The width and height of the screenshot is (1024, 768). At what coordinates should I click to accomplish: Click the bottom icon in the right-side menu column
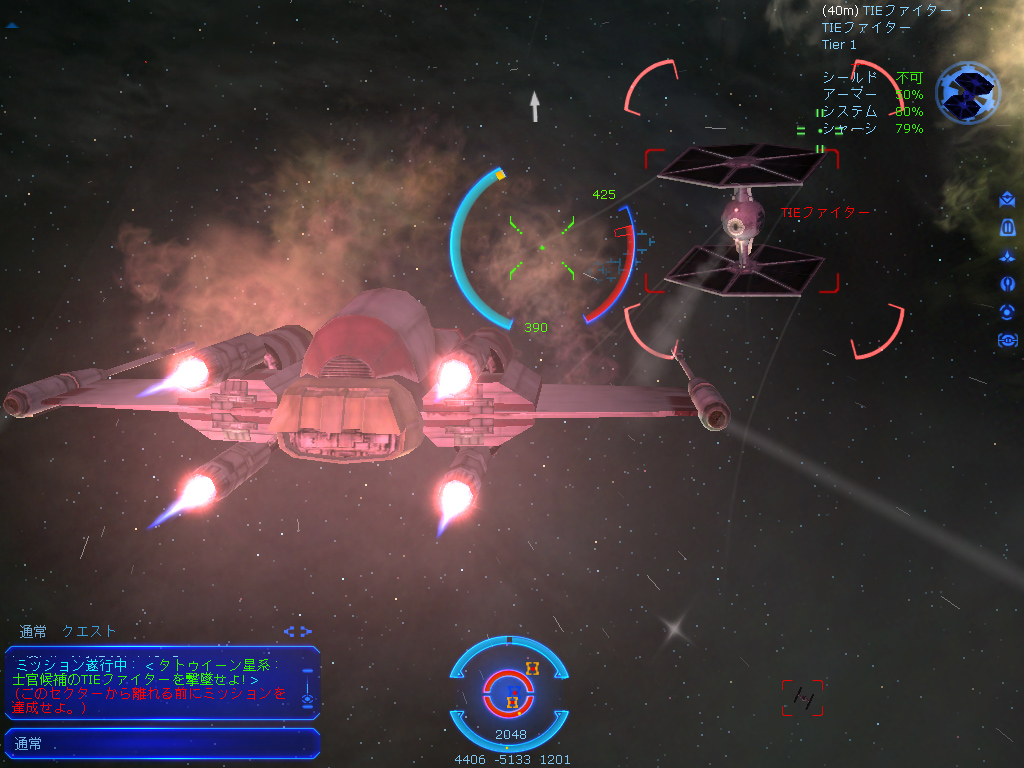[x=1007, y=340]
